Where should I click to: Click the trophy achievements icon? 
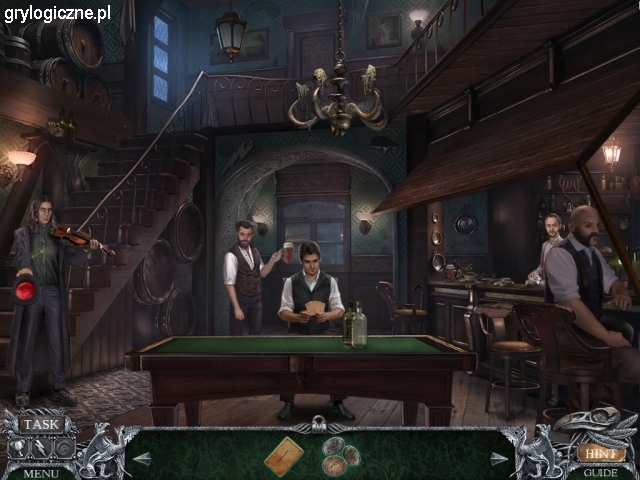tap(18, 448)
